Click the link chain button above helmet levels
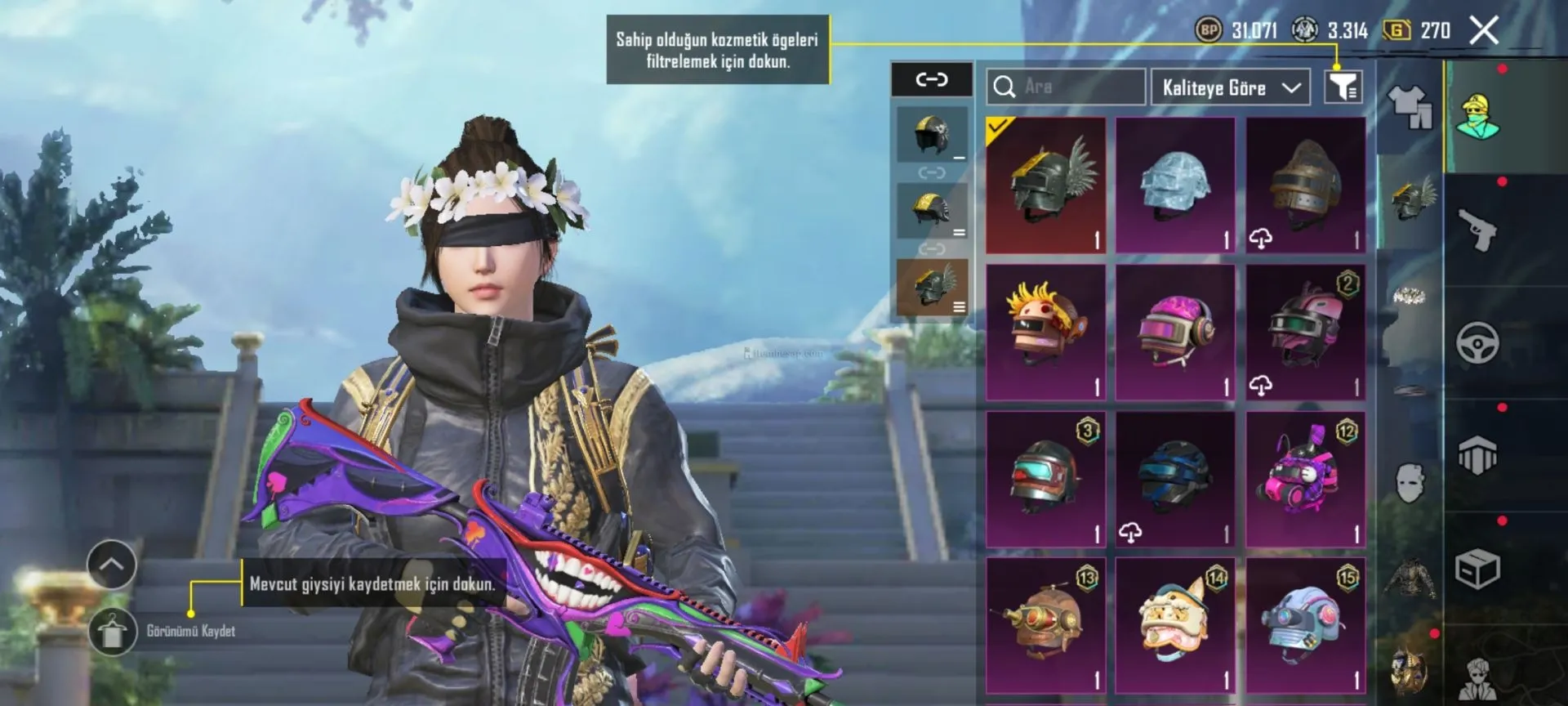 (x=931, y=79)
